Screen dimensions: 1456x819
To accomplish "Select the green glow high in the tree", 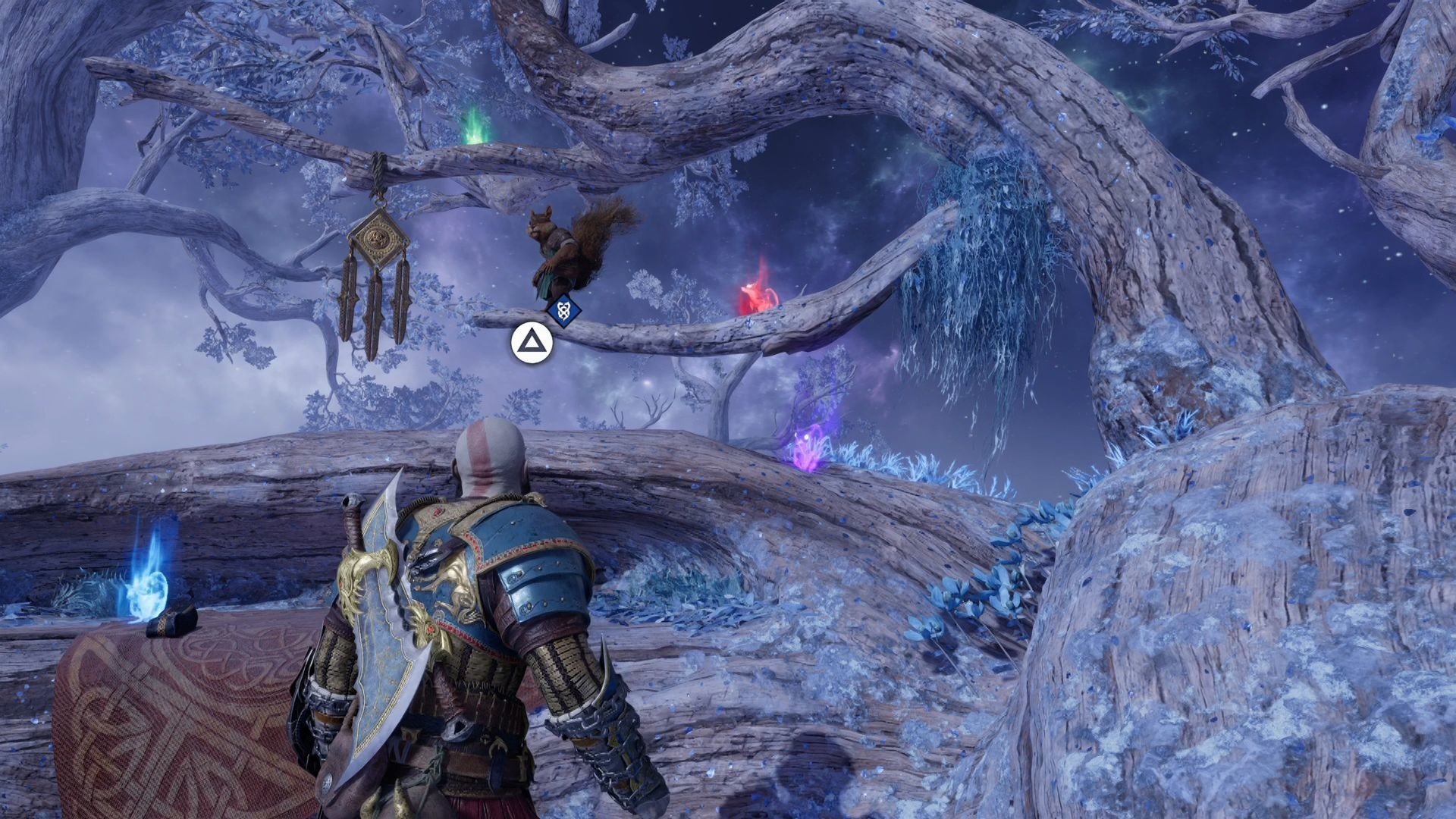I will coord(476,129).
